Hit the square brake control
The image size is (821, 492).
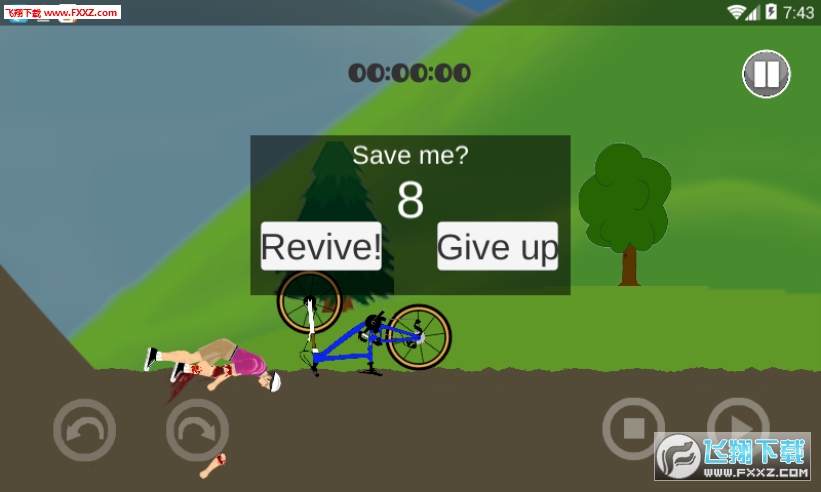(633, 429)
